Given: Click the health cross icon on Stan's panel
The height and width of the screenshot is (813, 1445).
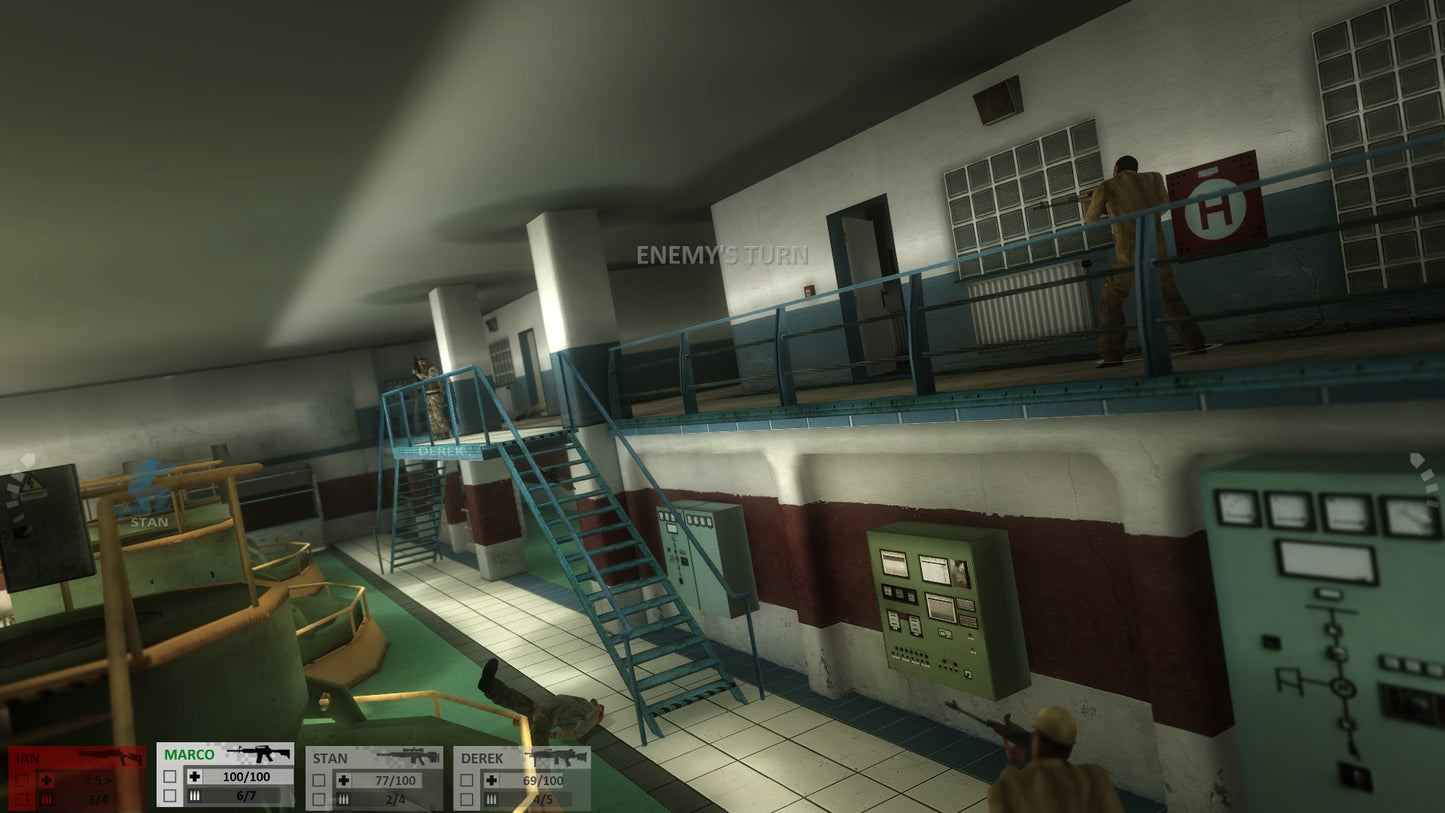Looking at the screenshot, I should [x=343, y=779].
